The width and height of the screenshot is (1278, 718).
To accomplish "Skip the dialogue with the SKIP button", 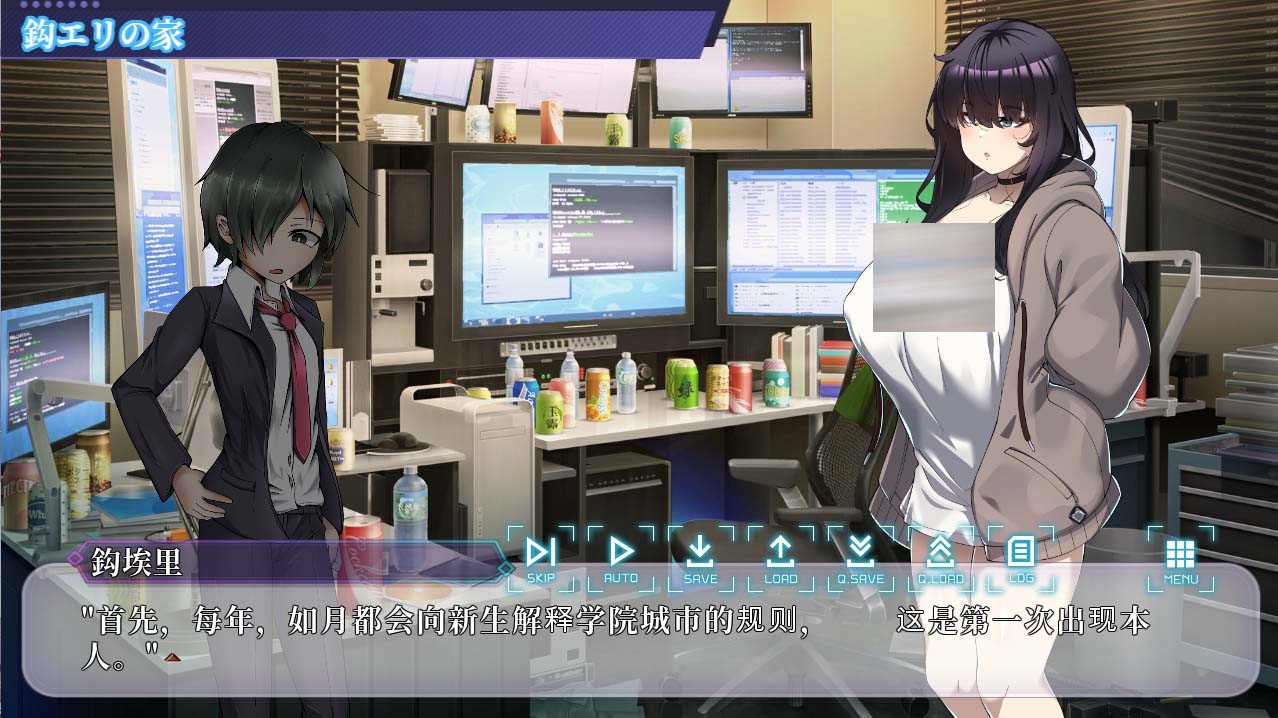I will click(541, 558).
